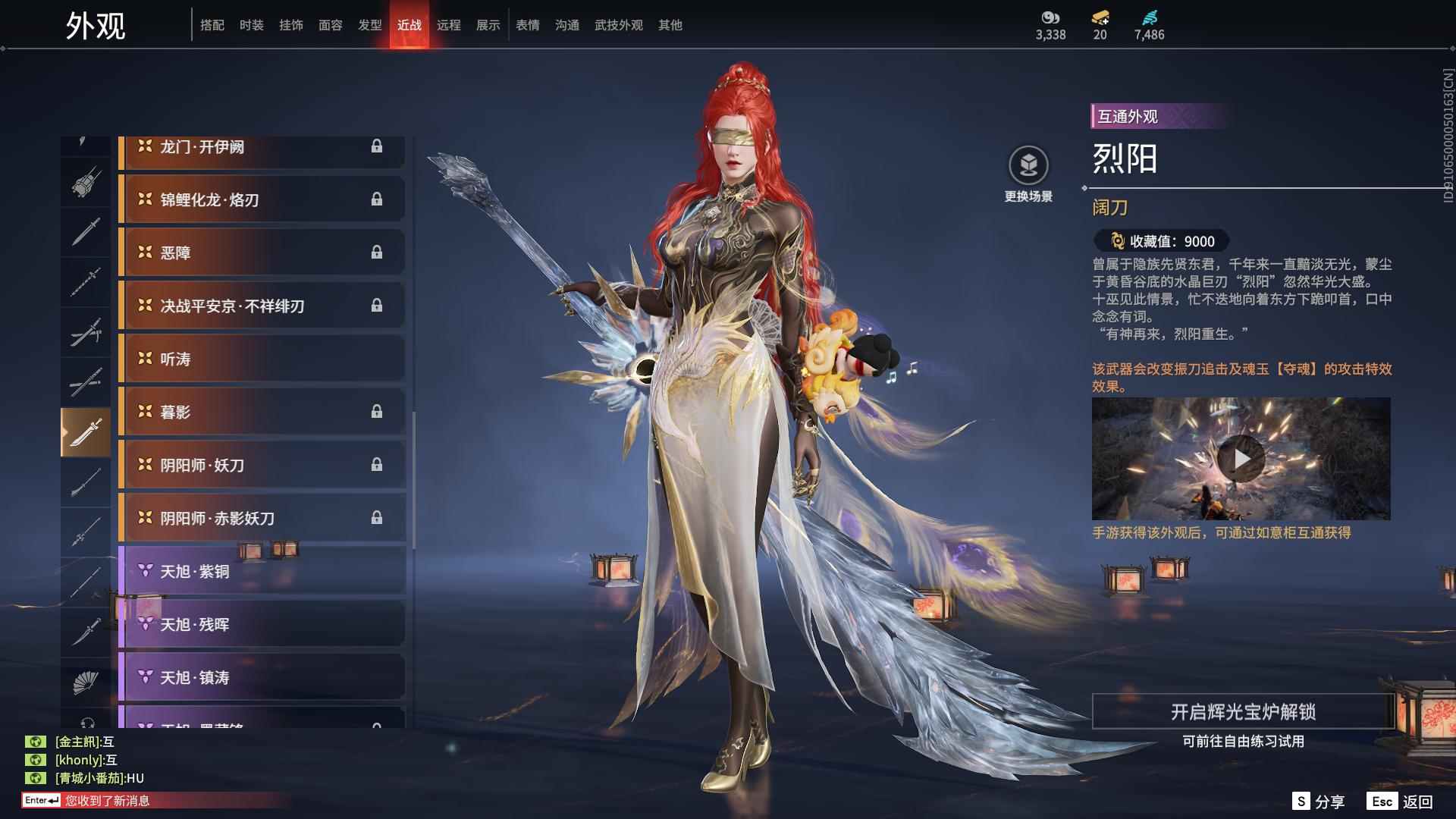Switch to the 远程 tab

click(x=450, y=24)
